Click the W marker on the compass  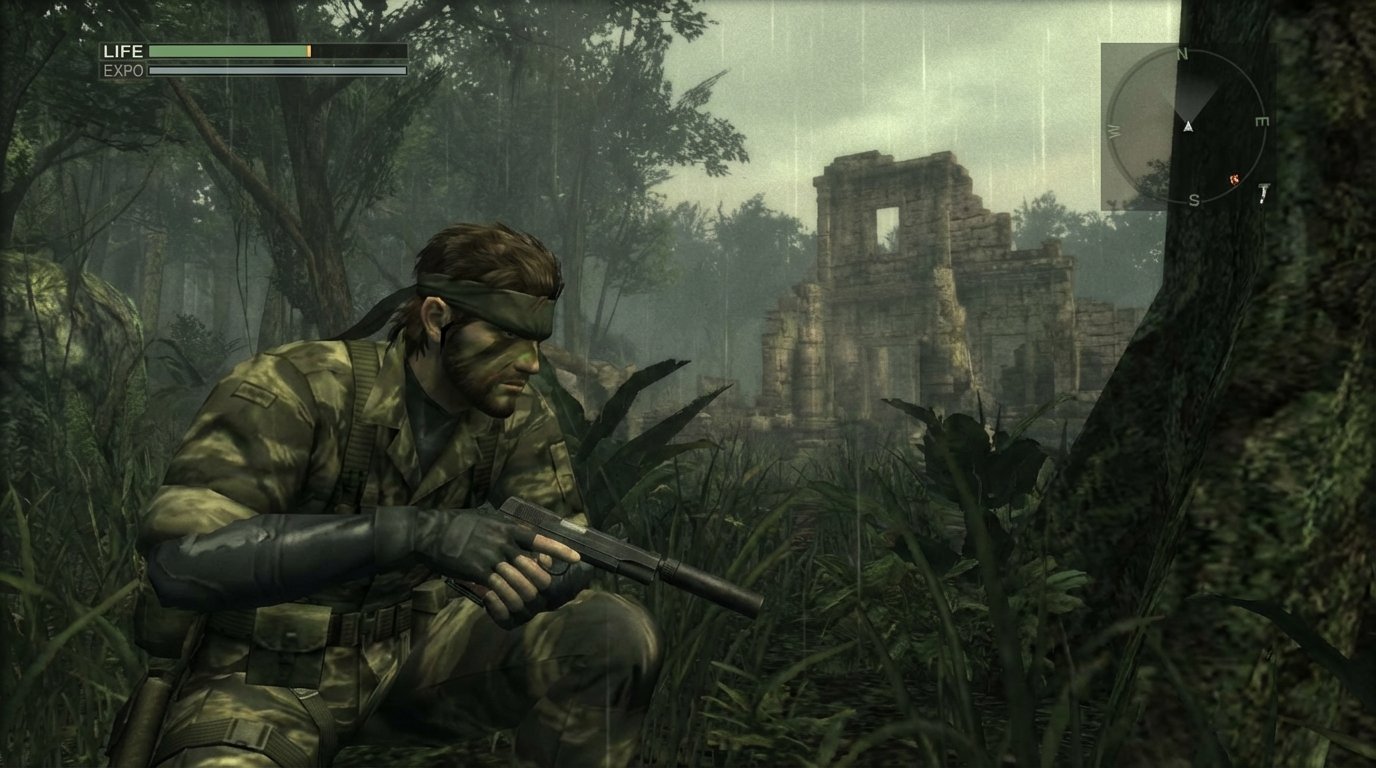click(1112, 130)
